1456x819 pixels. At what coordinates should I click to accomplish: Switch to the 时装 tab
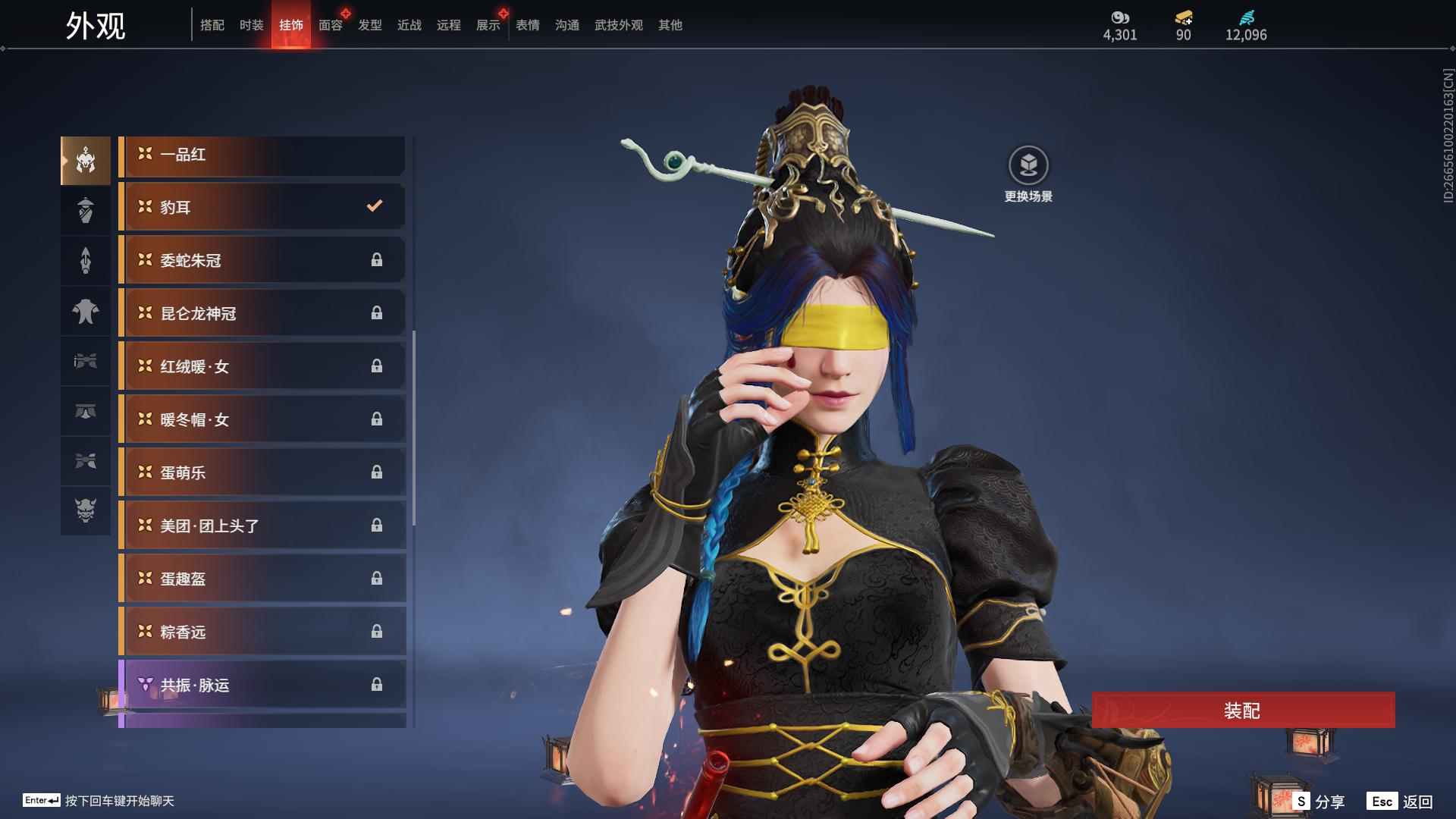click(x=251, y=25)
